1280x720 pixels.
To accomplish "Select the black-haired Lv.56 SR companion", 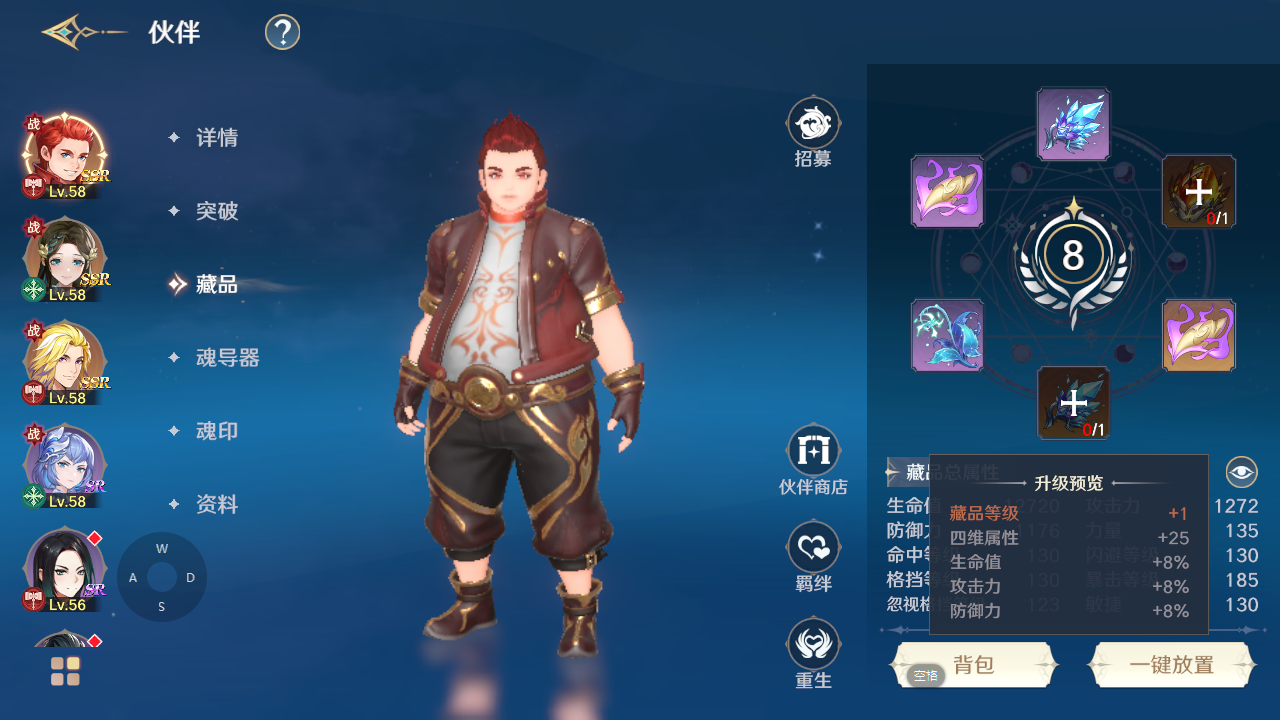I will (64, 569).
